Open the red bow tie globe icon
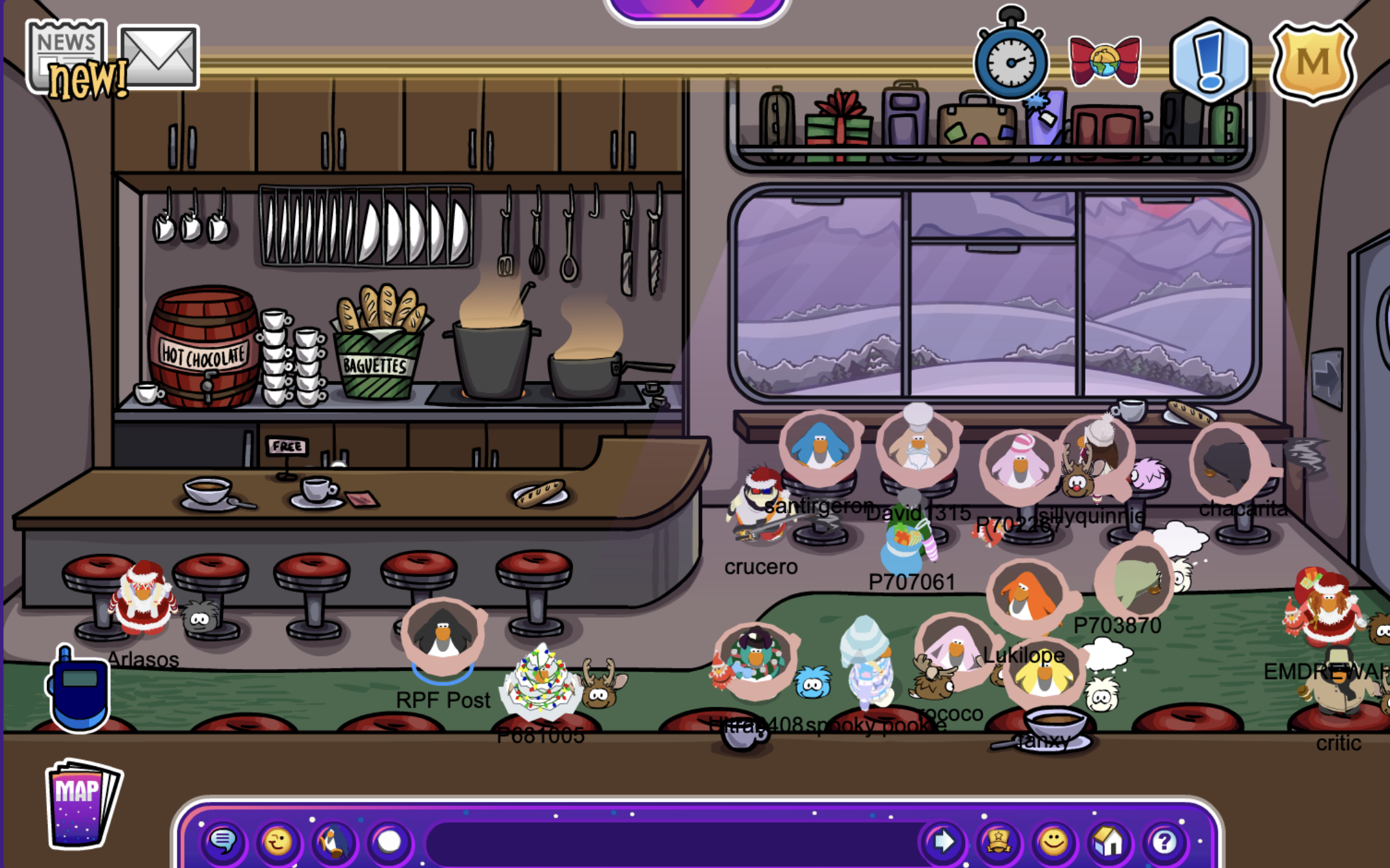The width and height of the screenshot is (1390, 868). pyautogui.click(x=1104, y=61)
